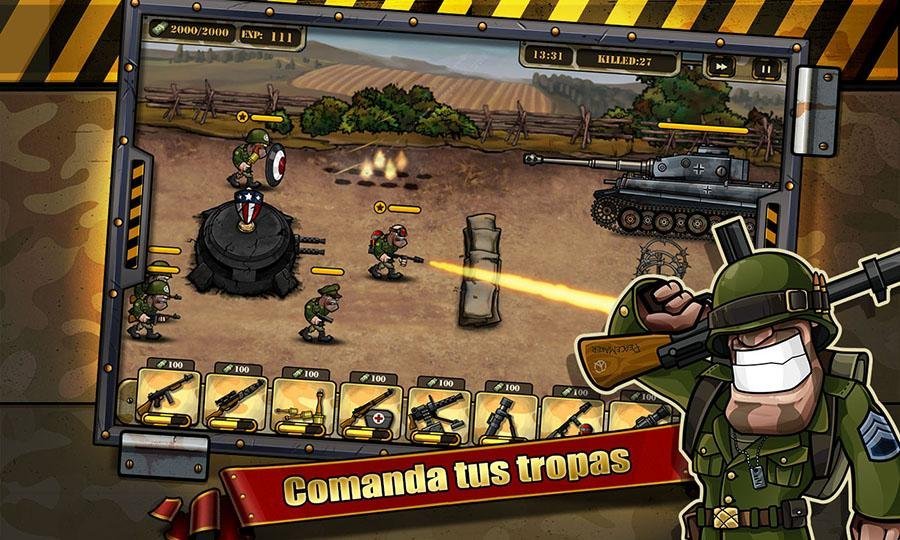Pause the battle
Viewport: 900px width, 540px height.
click(765, 69)
